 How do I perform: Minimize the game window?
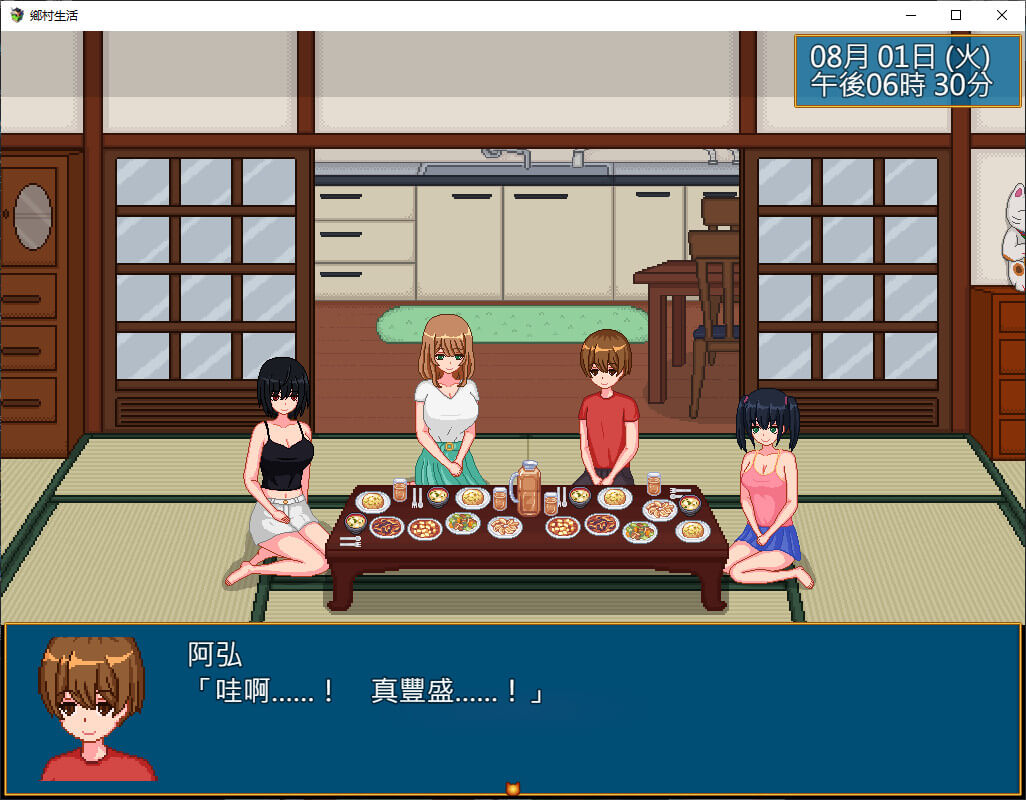point(910,15)
